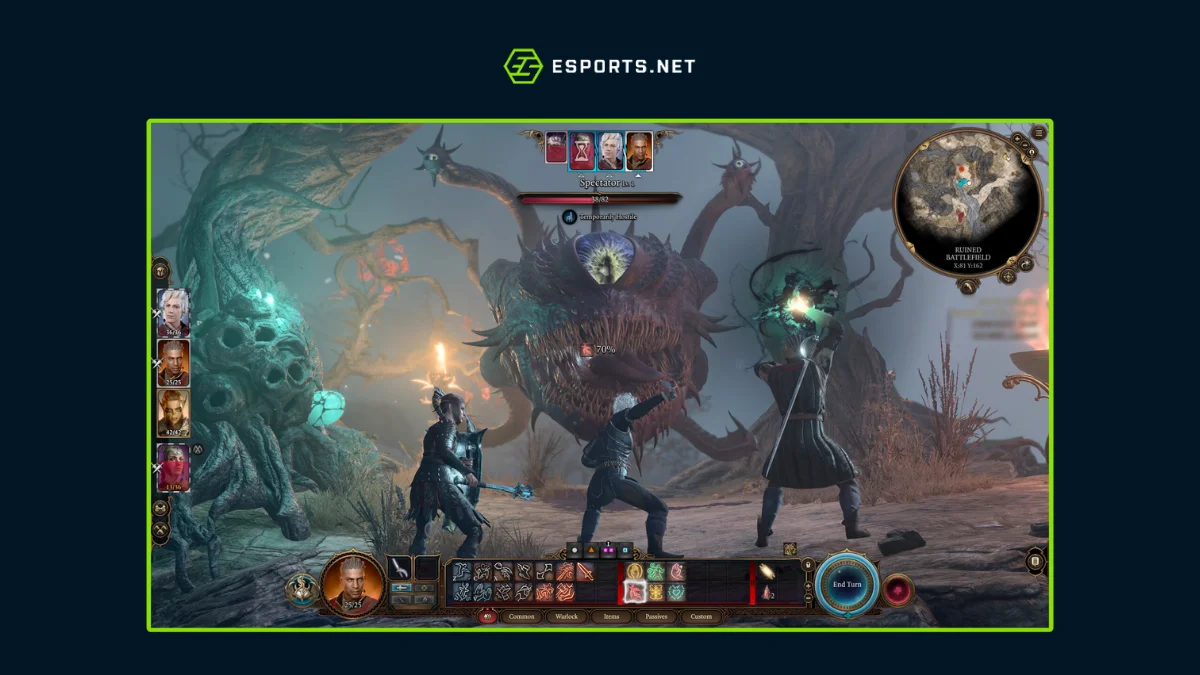Image resolution: width=1200 pixels, height=675 pixels.
Task: Select the white-haired party member portrait
Action: pos(173,311)
